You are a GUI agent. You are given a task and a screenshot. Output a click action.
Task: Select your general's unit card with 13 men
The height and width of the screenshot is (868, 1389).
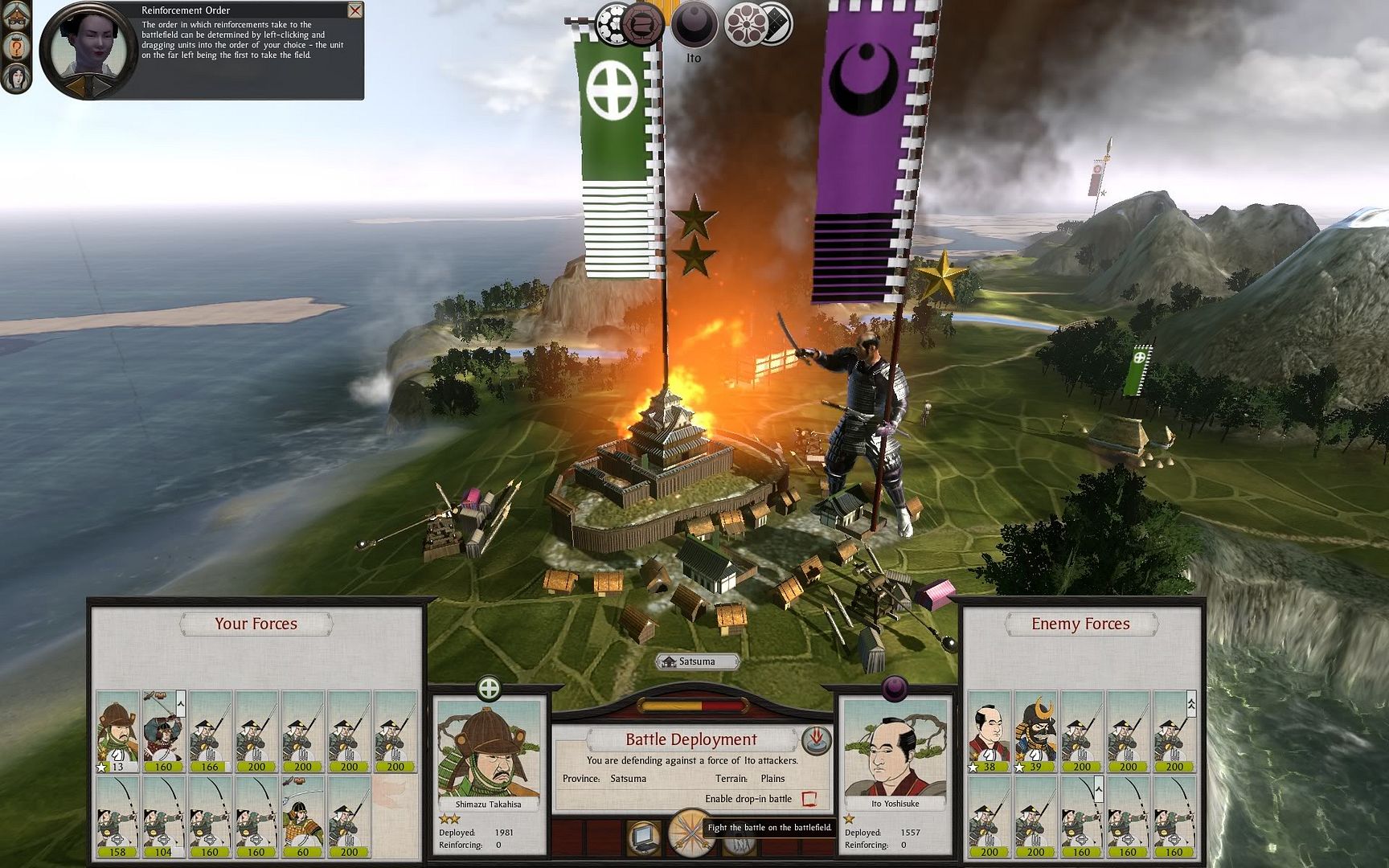[117, 731]
